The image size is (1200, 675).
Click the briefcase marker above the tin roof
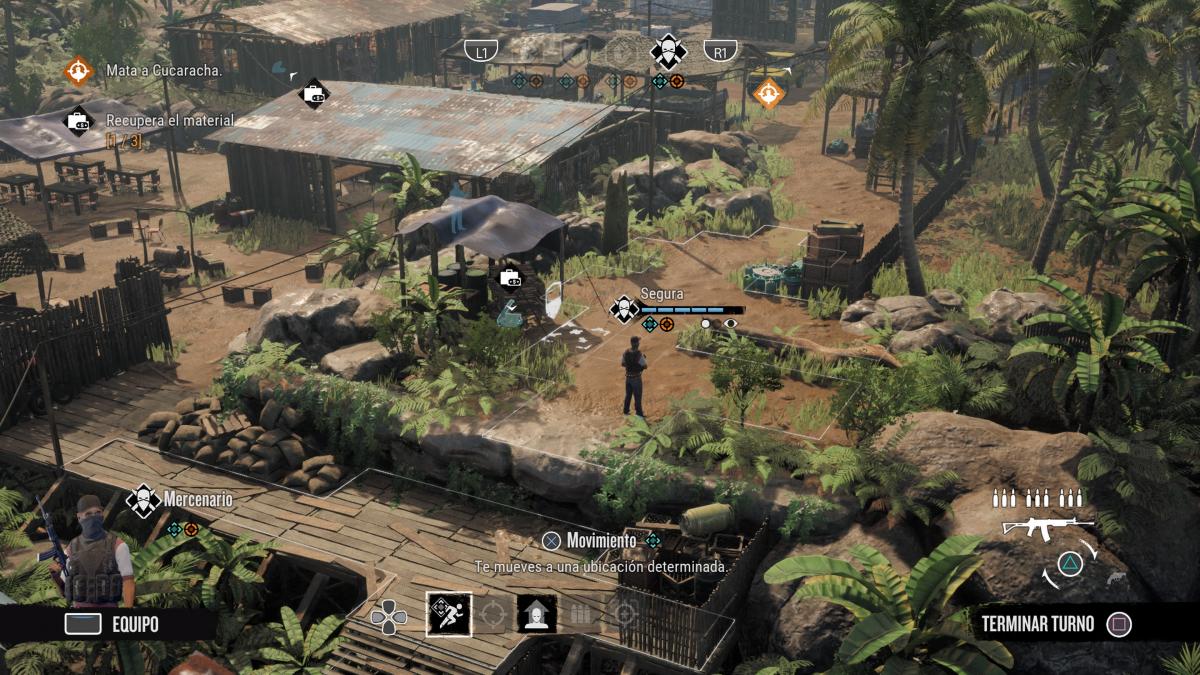[314, 94]
